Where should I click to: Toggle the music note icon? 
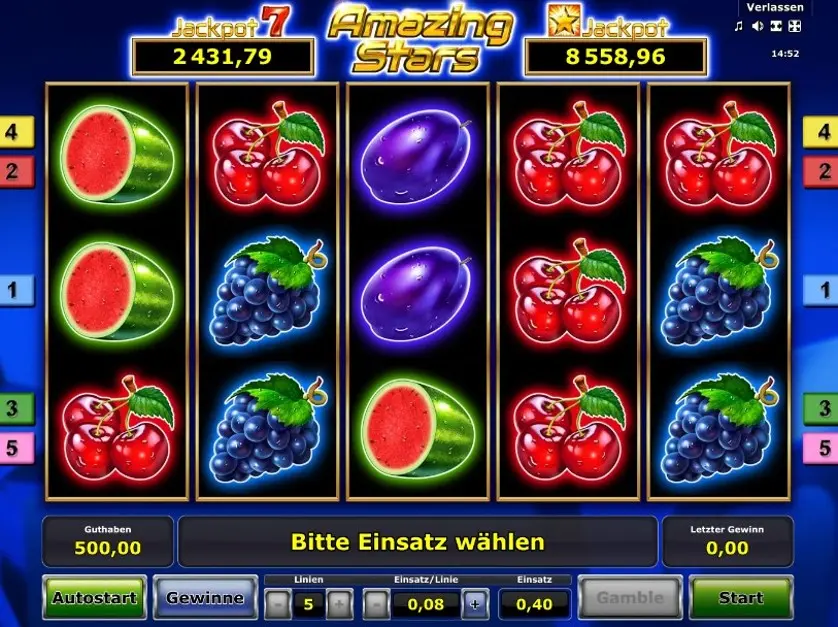pyautogui.click(x=739, y=27)
